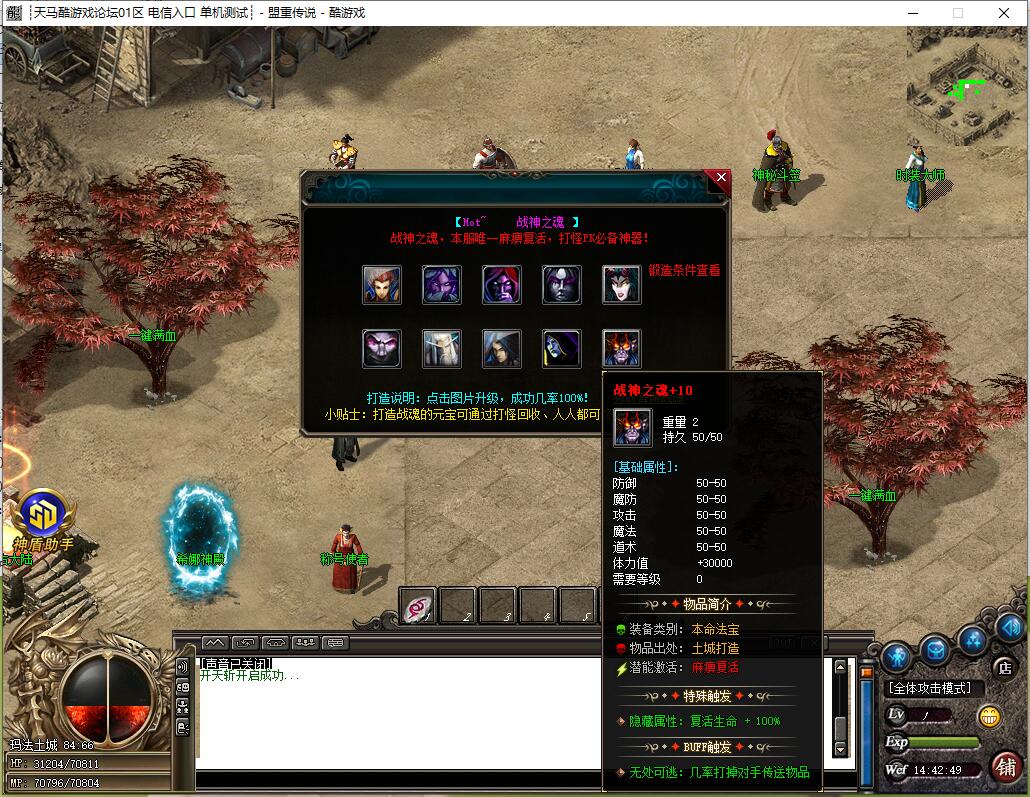Open the 锻造条件查看 forging conditions link
This screenshot has width=1030, height=797.
pyautogui.click(x=684, y=270)
